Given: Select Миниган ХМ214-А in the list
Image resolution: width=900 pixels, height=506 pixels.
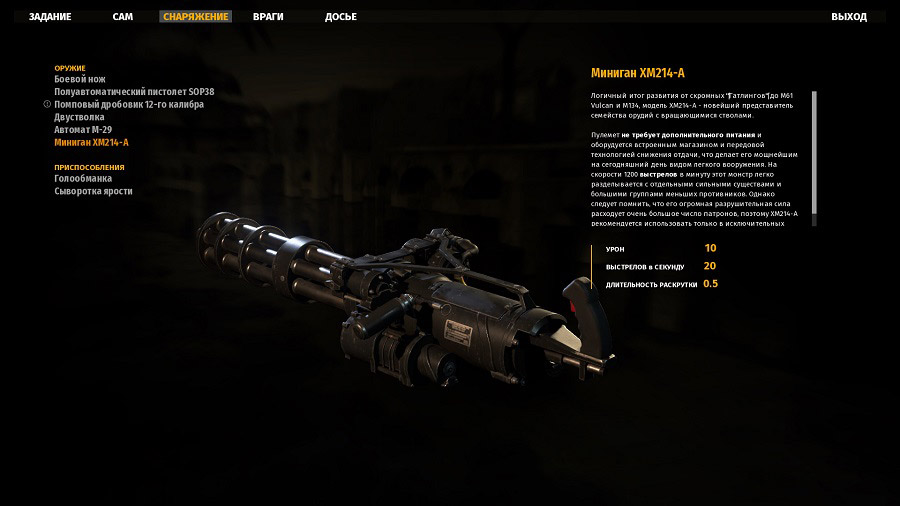Looking at the screenshot, I should tap(91, 142).
